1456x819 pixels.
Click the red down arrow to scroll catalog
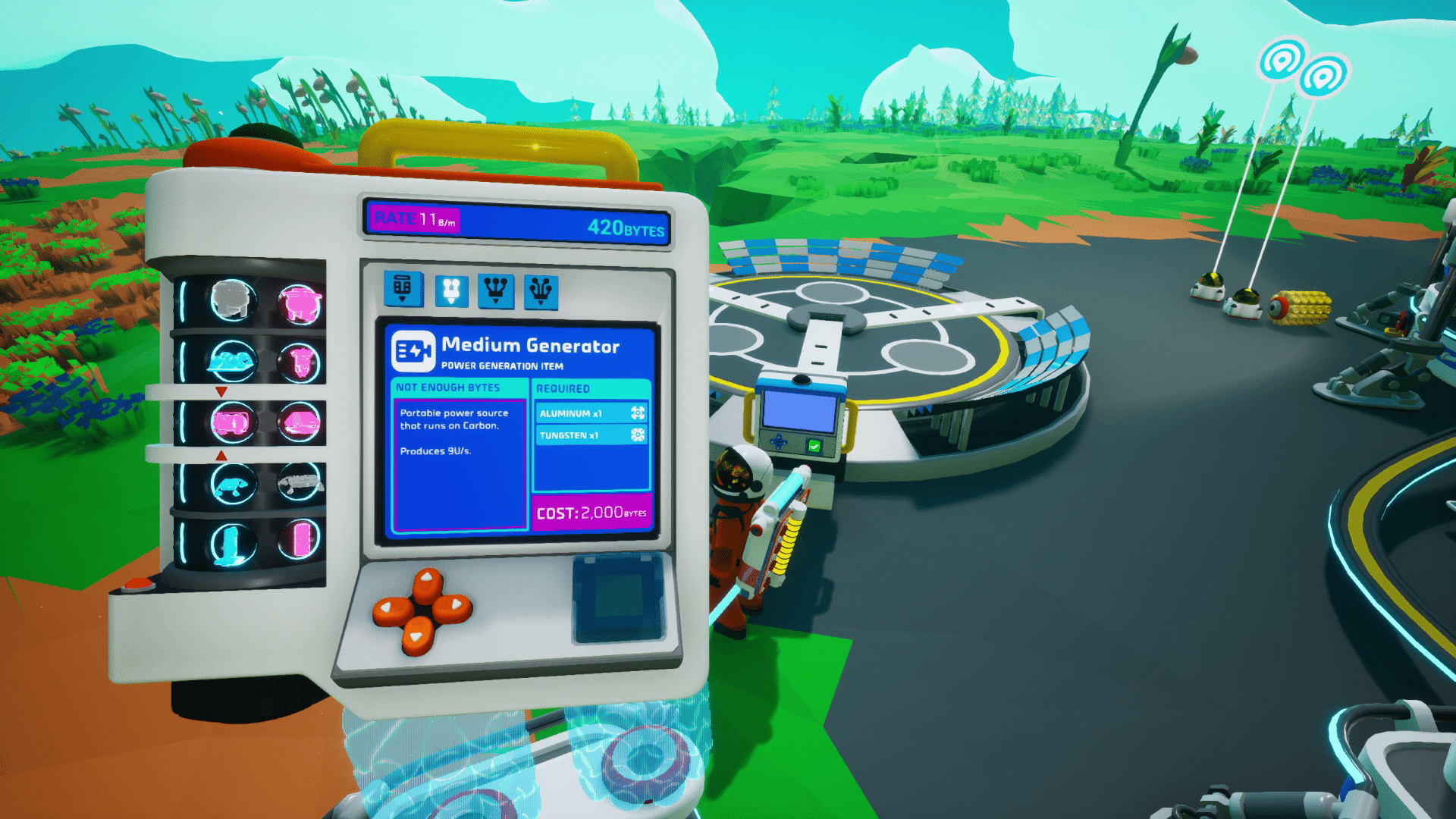pyautogui.click(x=221, y=390)
